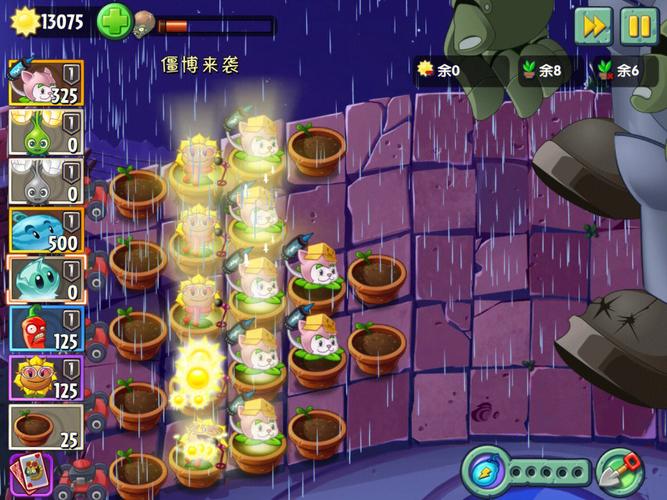667x500 pixels.
Task: Choose the sunflower with pink glasses packet
Action: (45, 379)
